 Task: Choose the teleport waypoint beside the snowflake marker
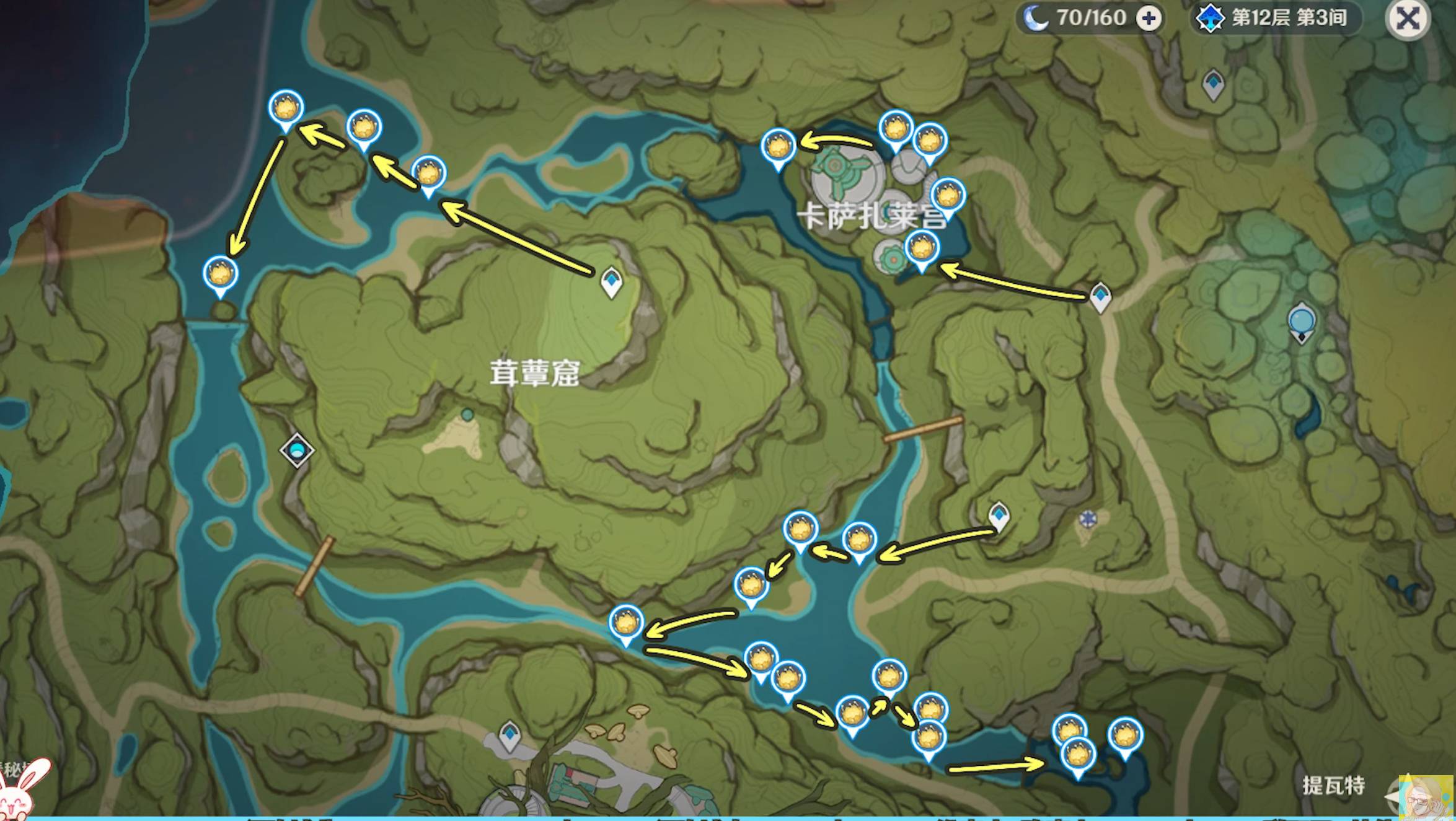999,516
